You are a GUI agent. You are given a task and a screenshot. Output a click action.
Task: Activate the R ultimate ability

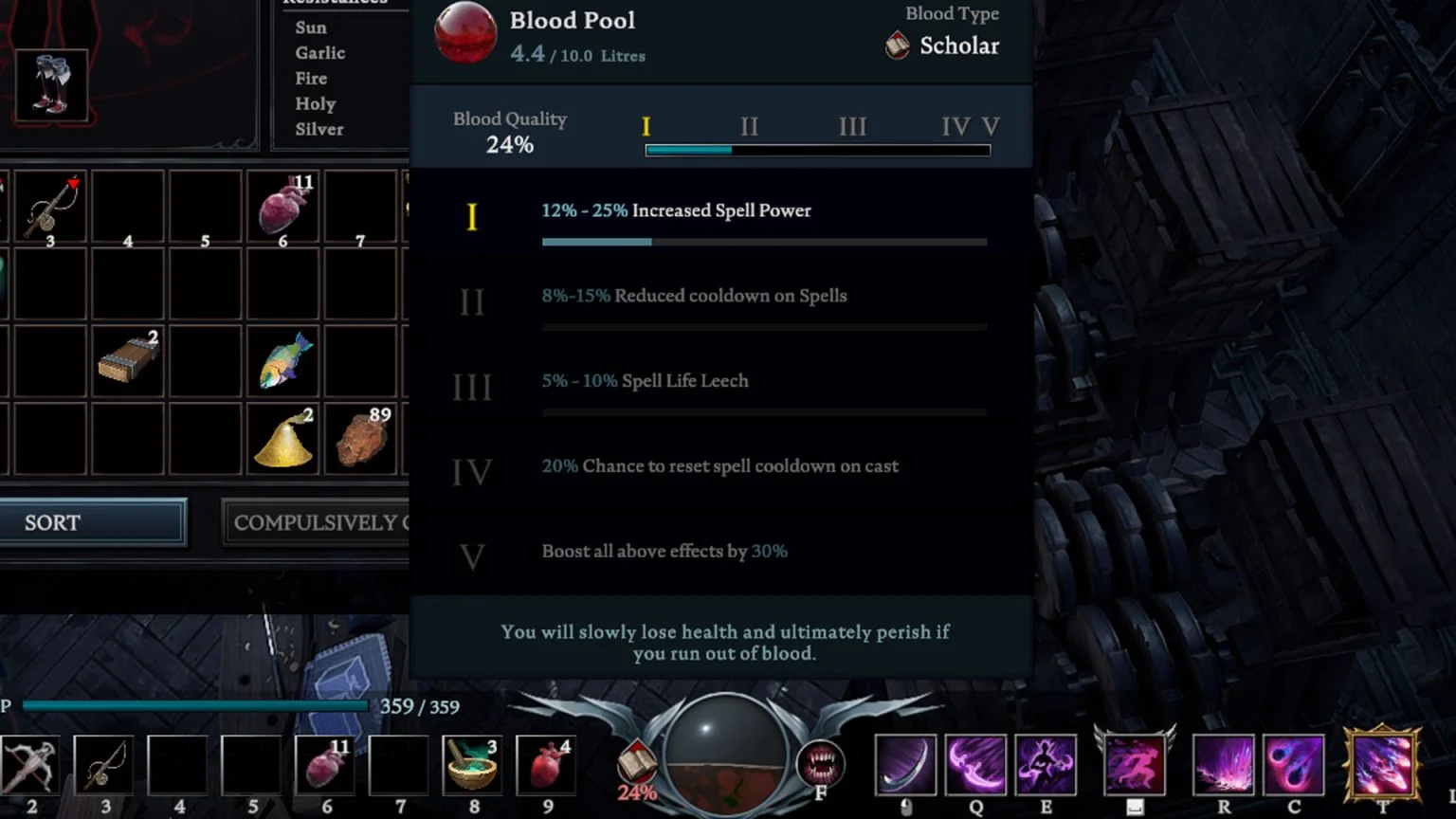click(x=1223, y=764)
